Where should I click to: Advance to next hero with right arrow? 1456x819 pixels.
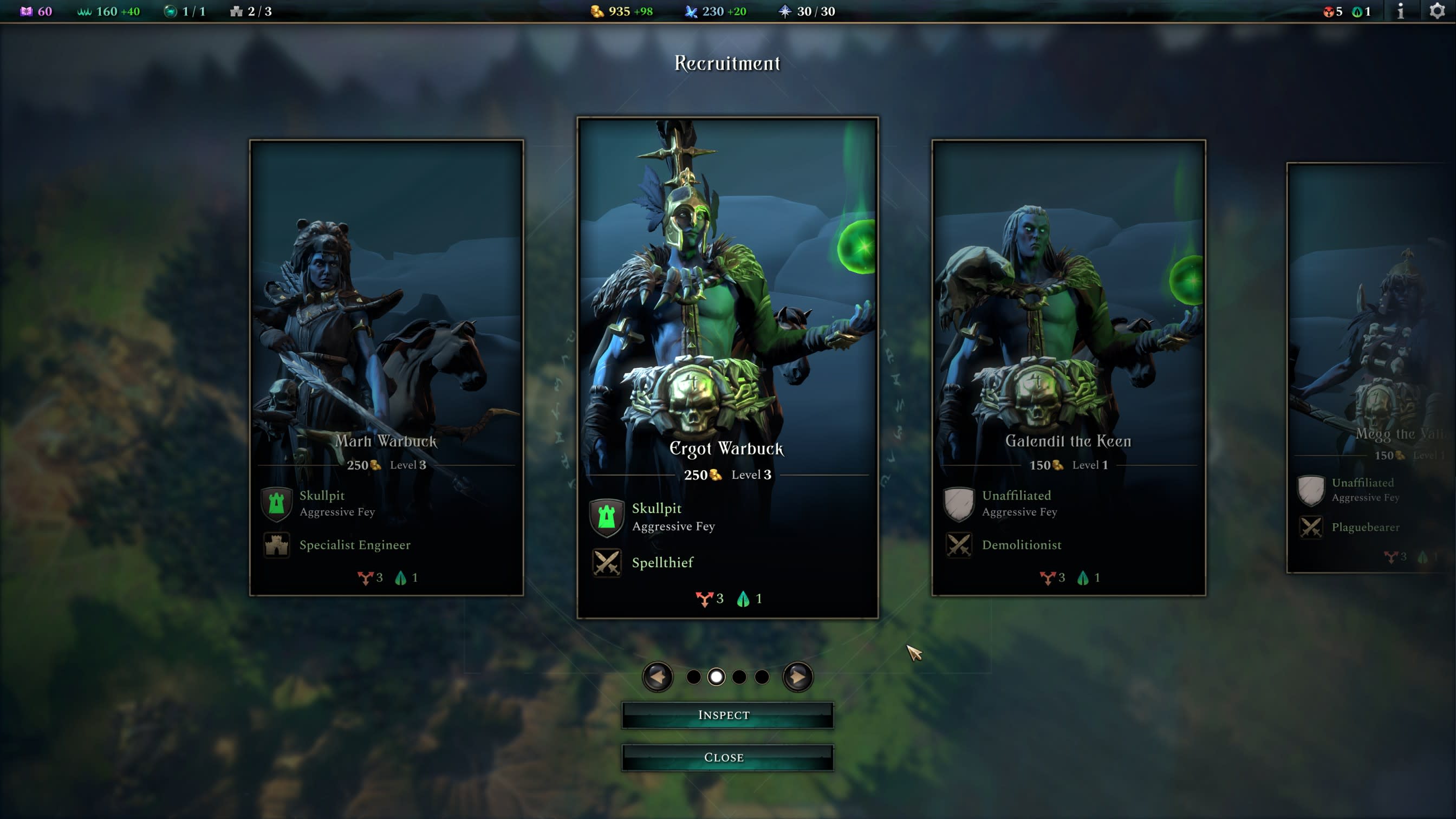[x=797, y=677]
